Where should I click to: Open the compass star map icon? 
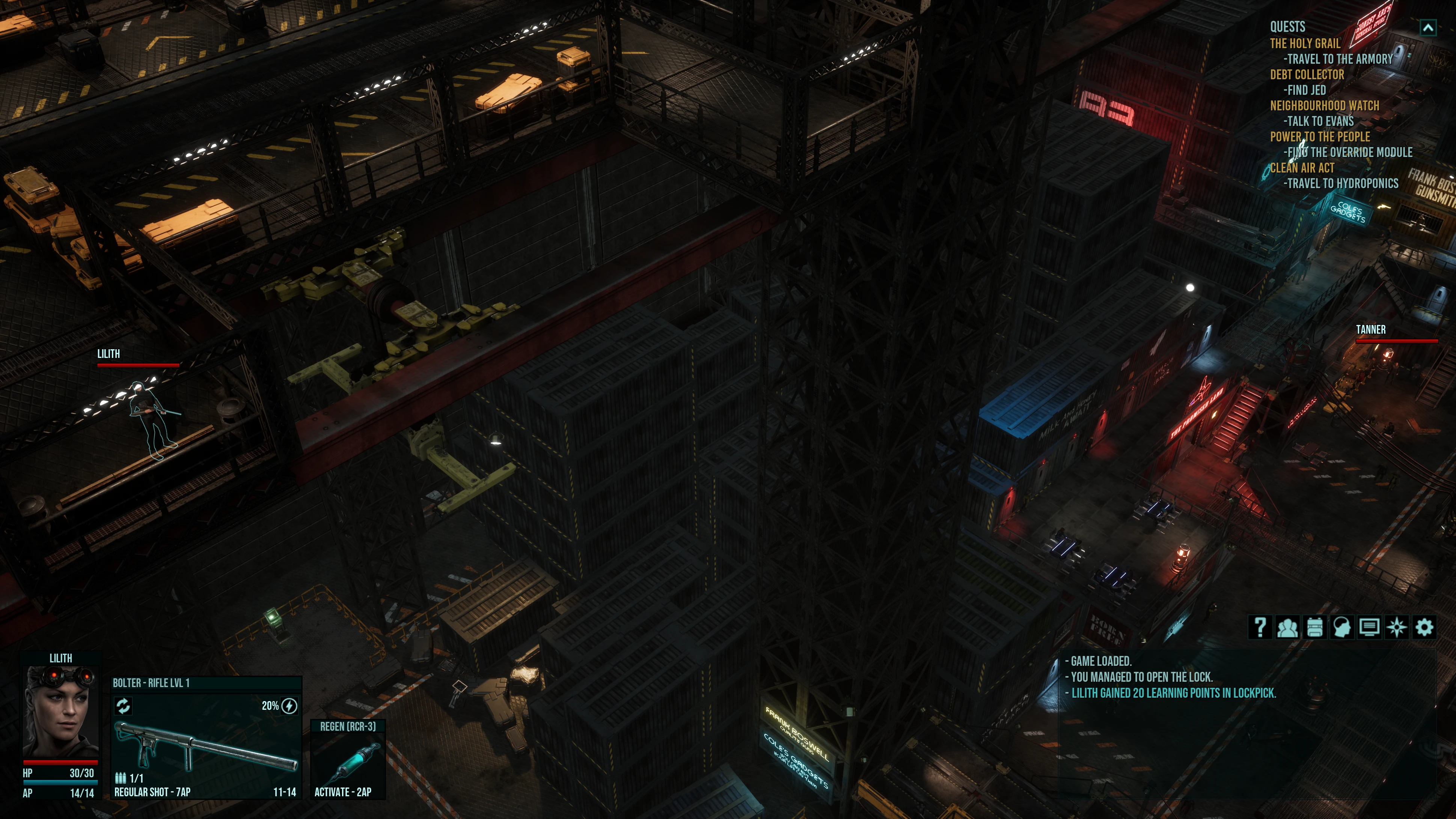(1397, 627)
